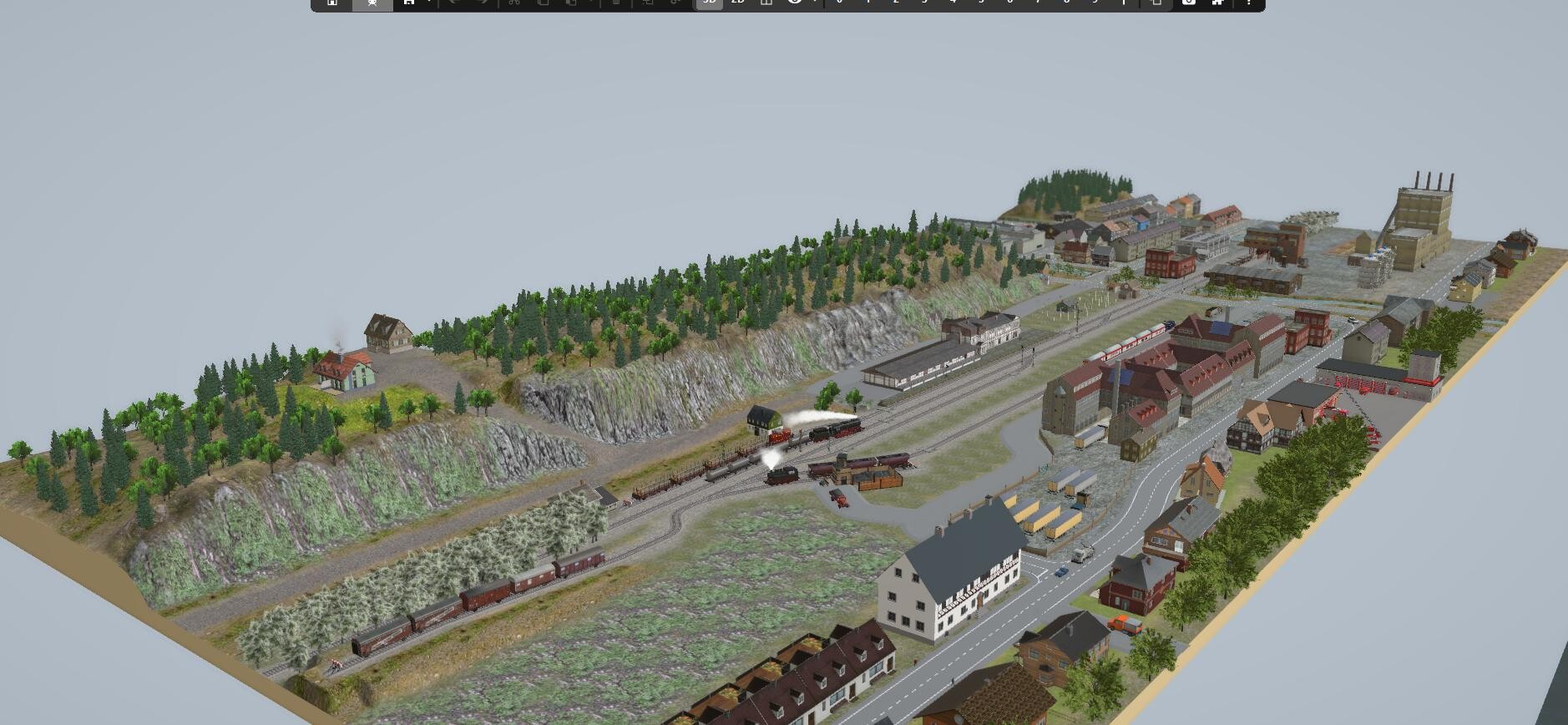Take a screenshot with the camera icon
Screen dimensions: 1568x725
(x=1188, y=3)
